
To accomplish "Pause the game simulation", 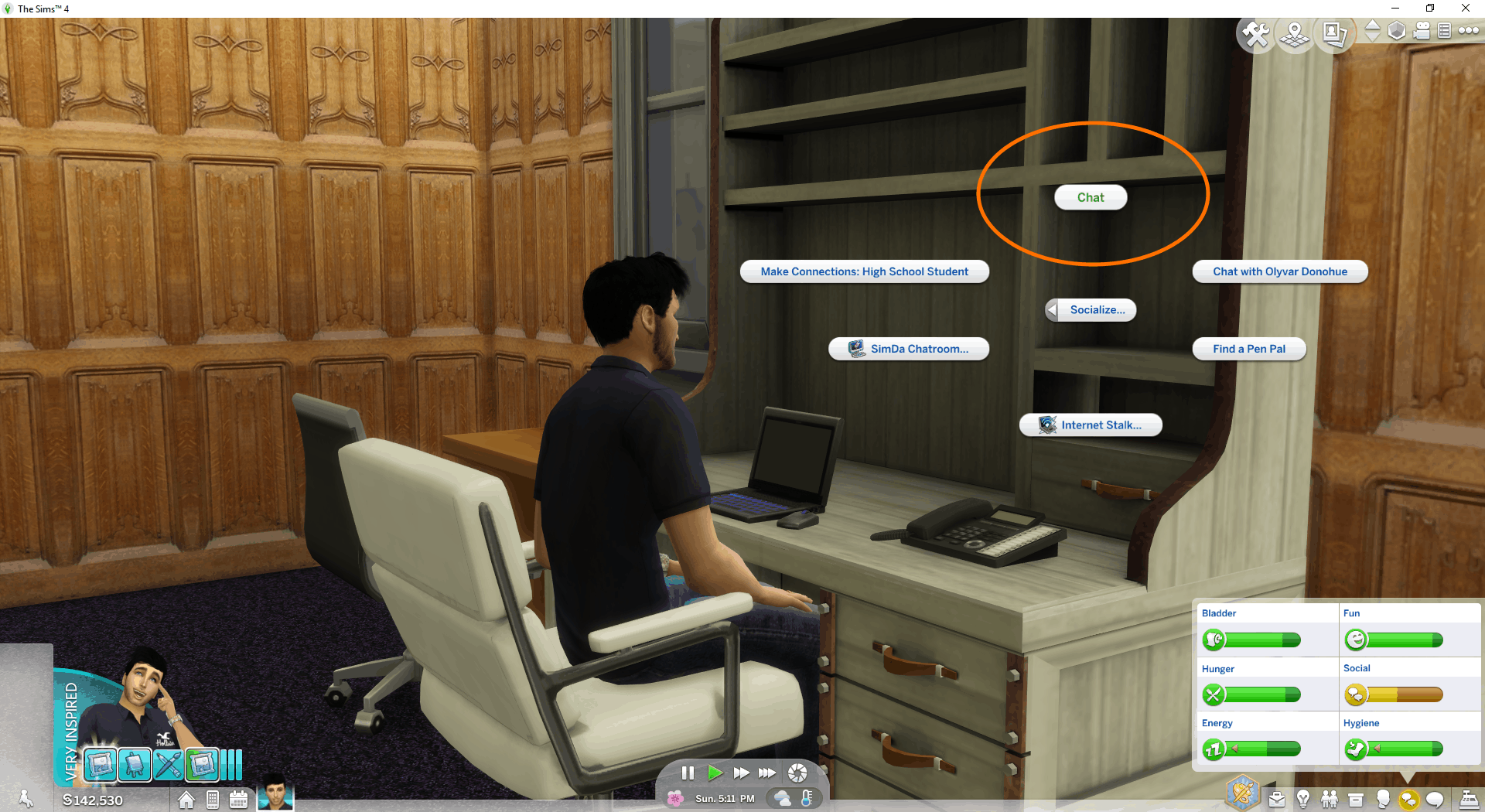I will pyautogui.click(x=688, y=773).
